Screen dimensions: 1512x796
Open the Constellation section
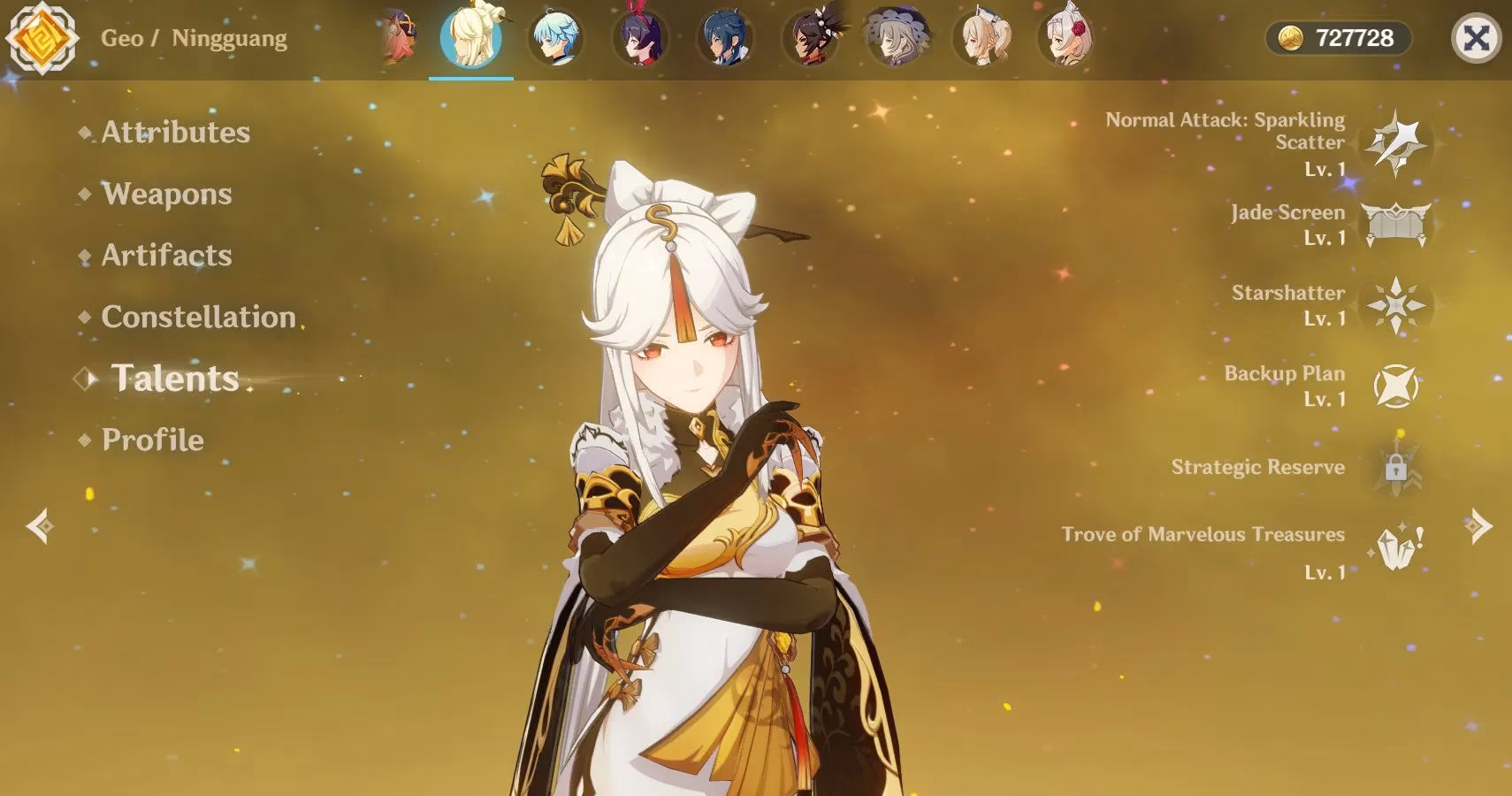[x=198, y=318]
